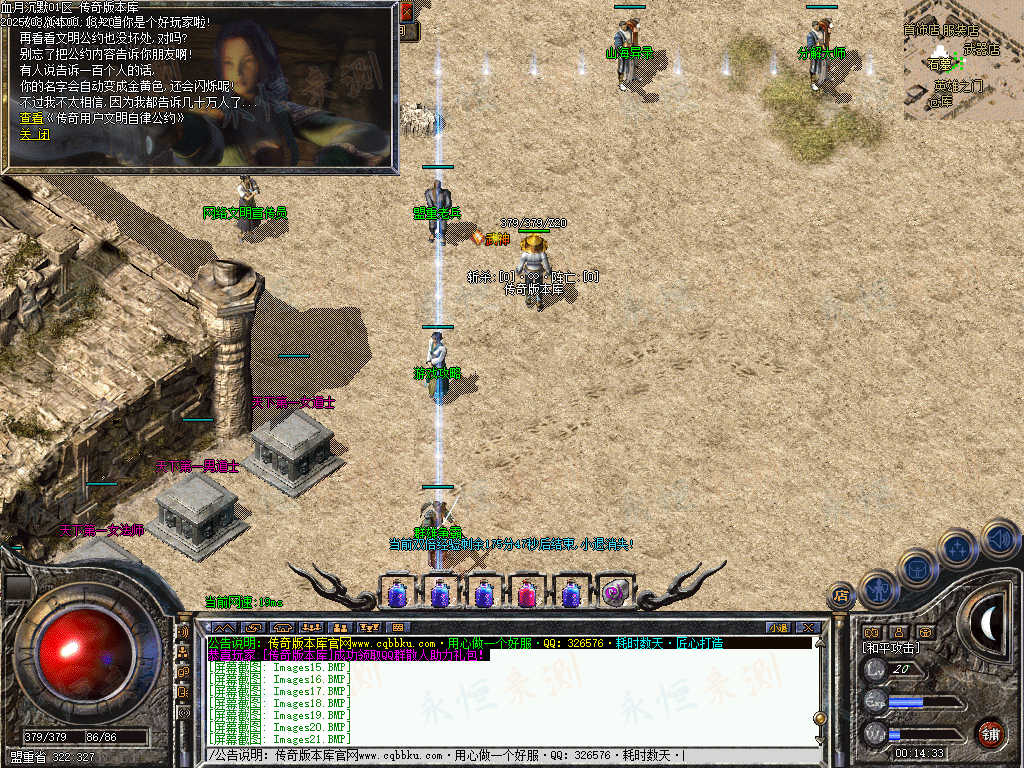Use the magenta potion in the belt
Viewport: 1024px width, 768px height.
527,594
